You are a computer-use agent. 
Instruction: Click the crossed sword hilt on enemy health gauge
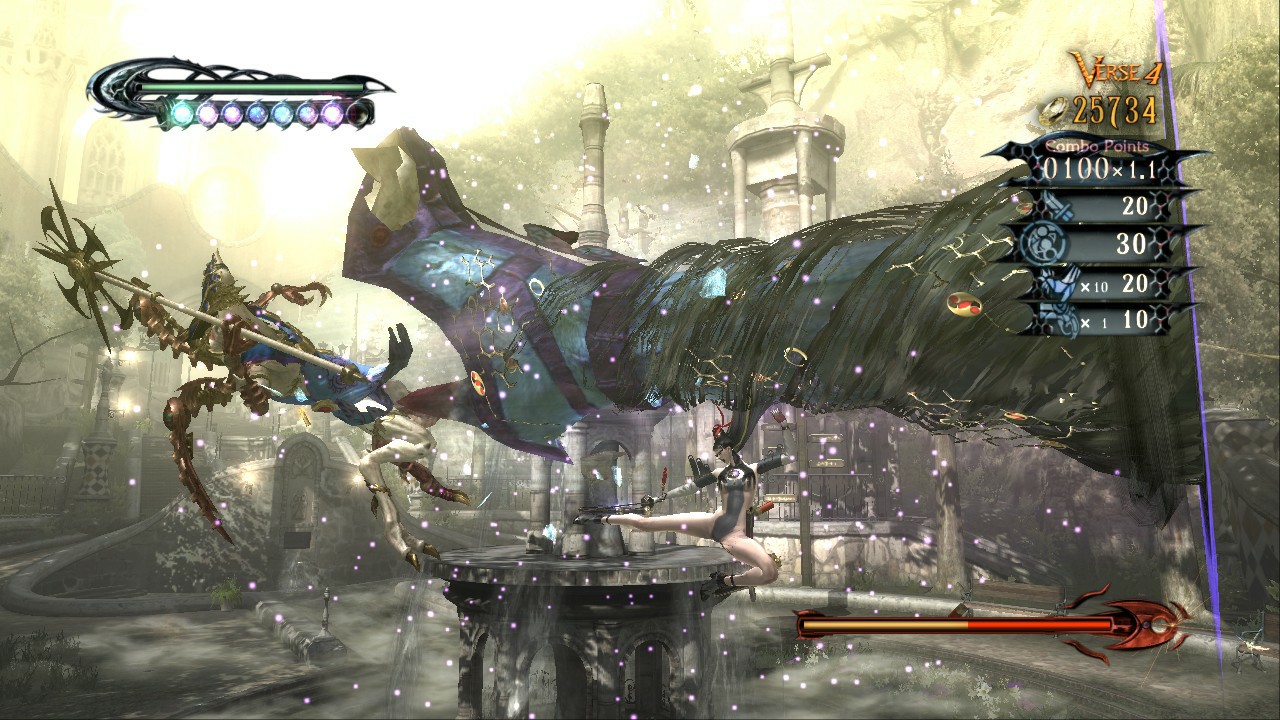[x=800, y=624]
